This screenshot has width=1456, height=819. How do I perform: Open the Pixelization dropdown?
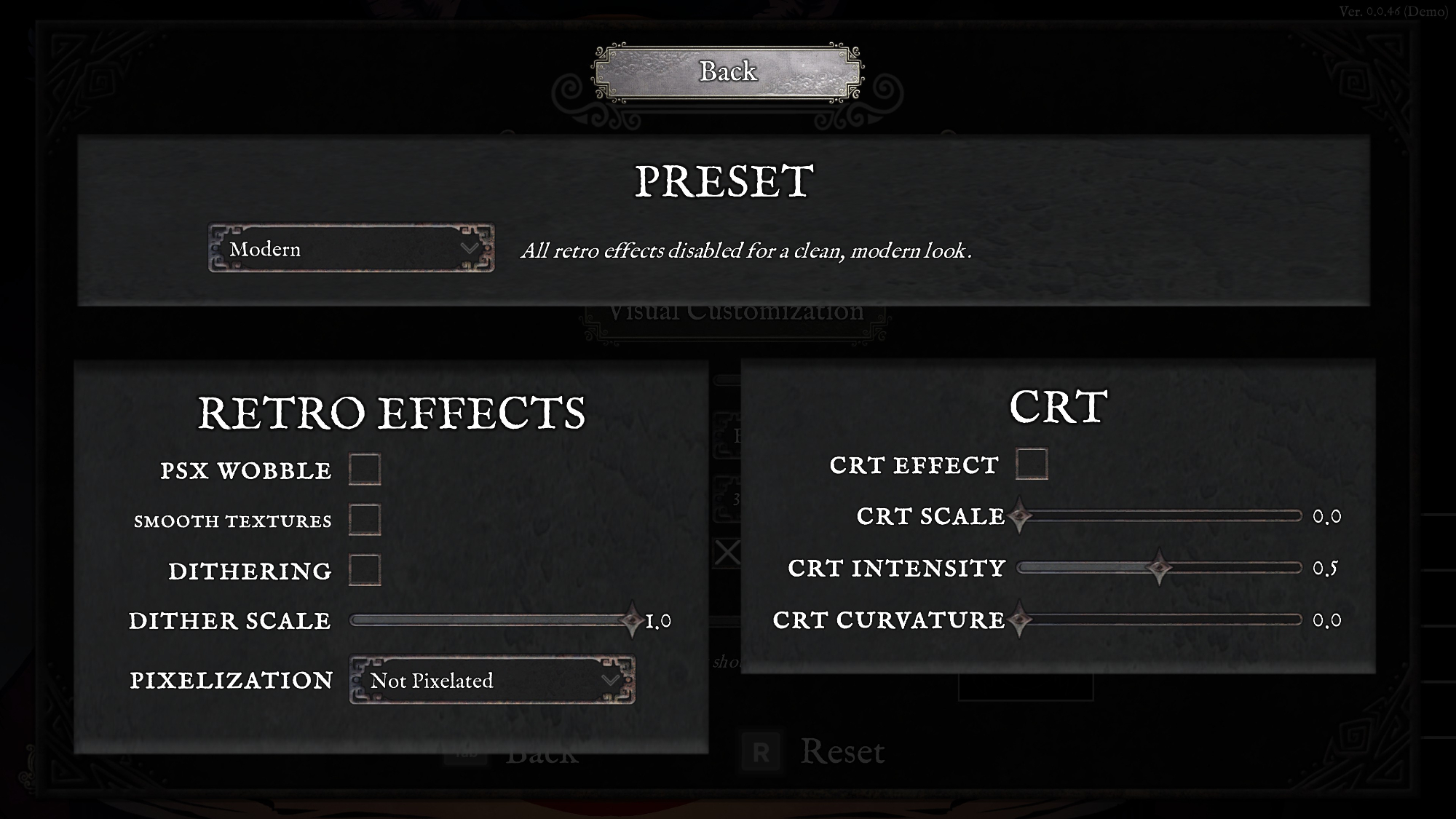click(492, 680)
